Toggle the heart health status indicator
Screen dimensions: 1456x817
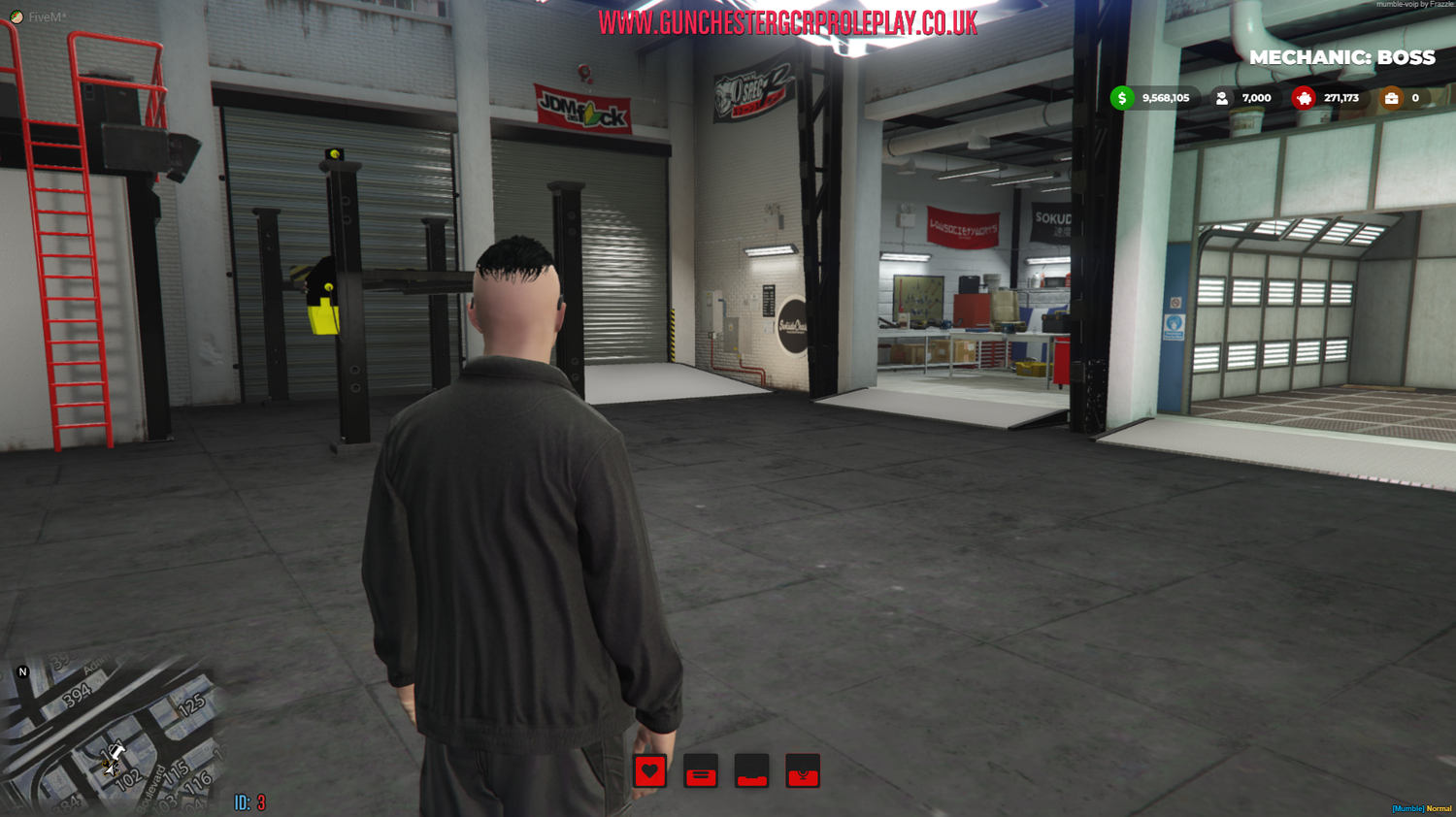(650, 772)
